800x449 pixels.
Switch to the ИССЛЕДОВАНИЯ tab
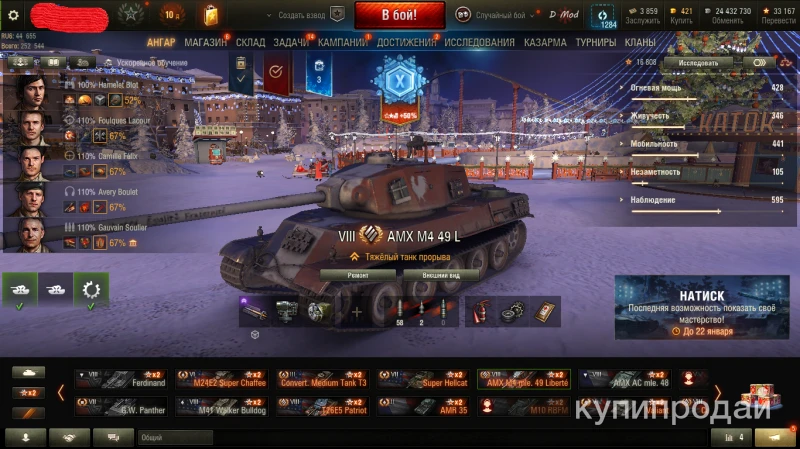[x=480, y=43]
